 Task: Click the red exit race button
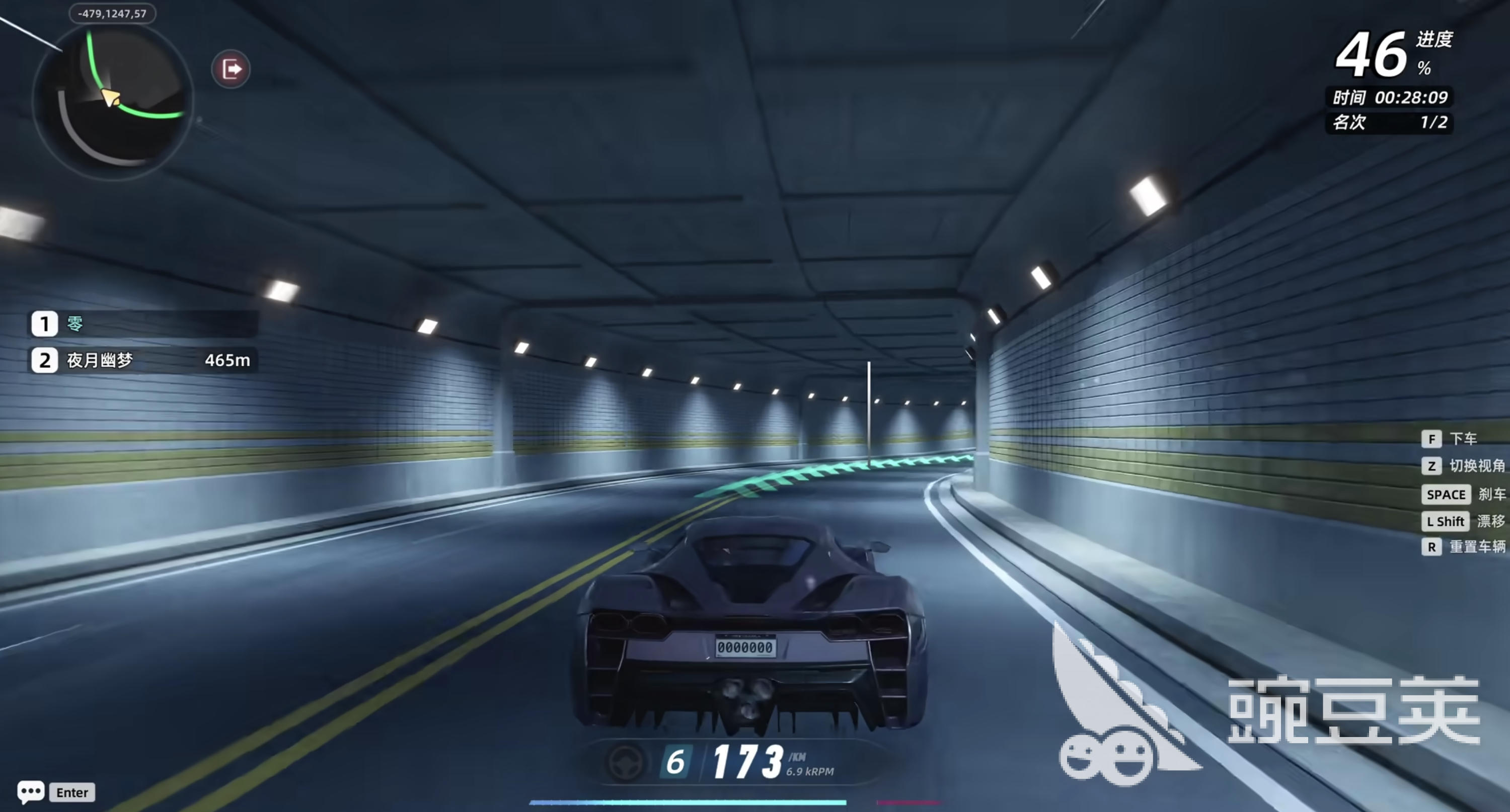point(231,69)
